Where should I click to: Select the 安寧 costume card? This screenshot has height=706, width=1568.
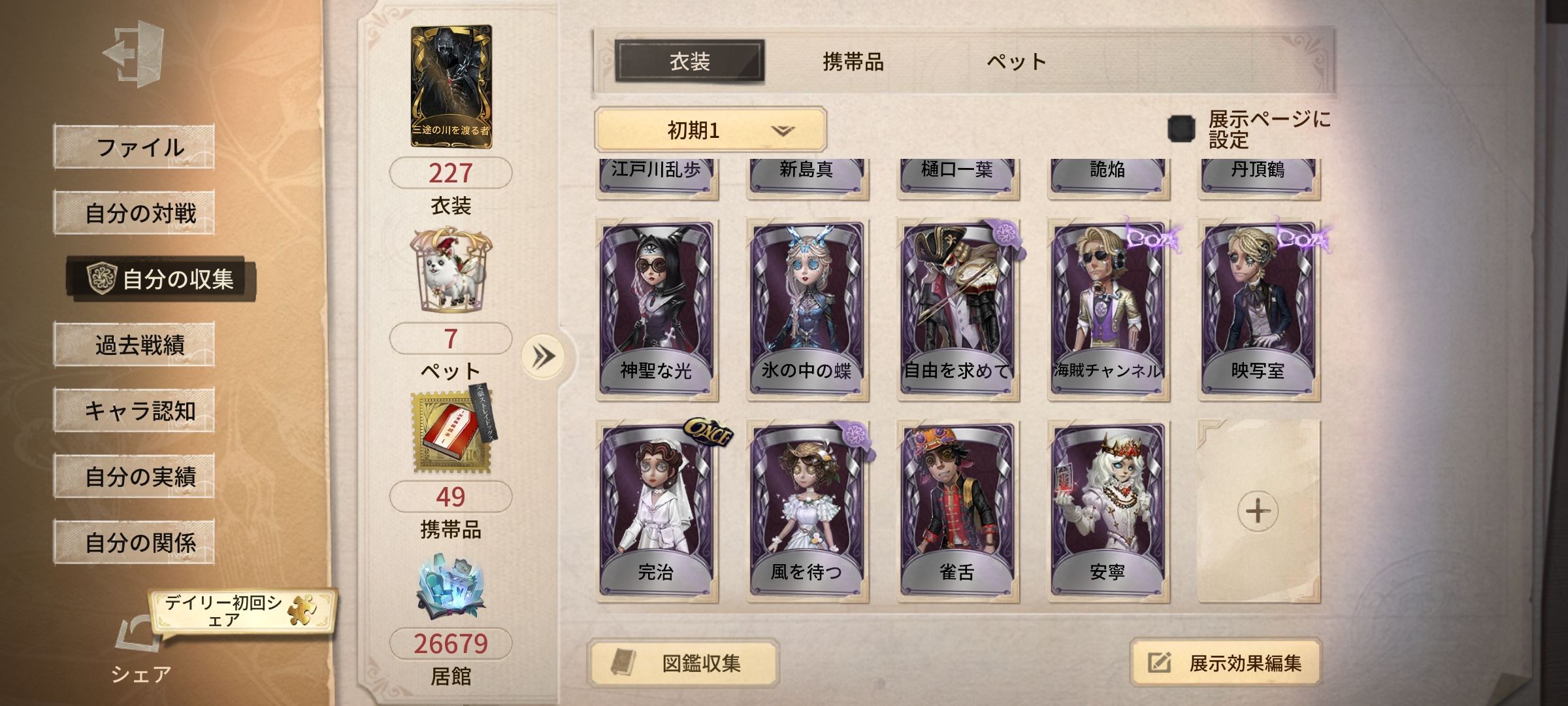(x=1107, y=511)
